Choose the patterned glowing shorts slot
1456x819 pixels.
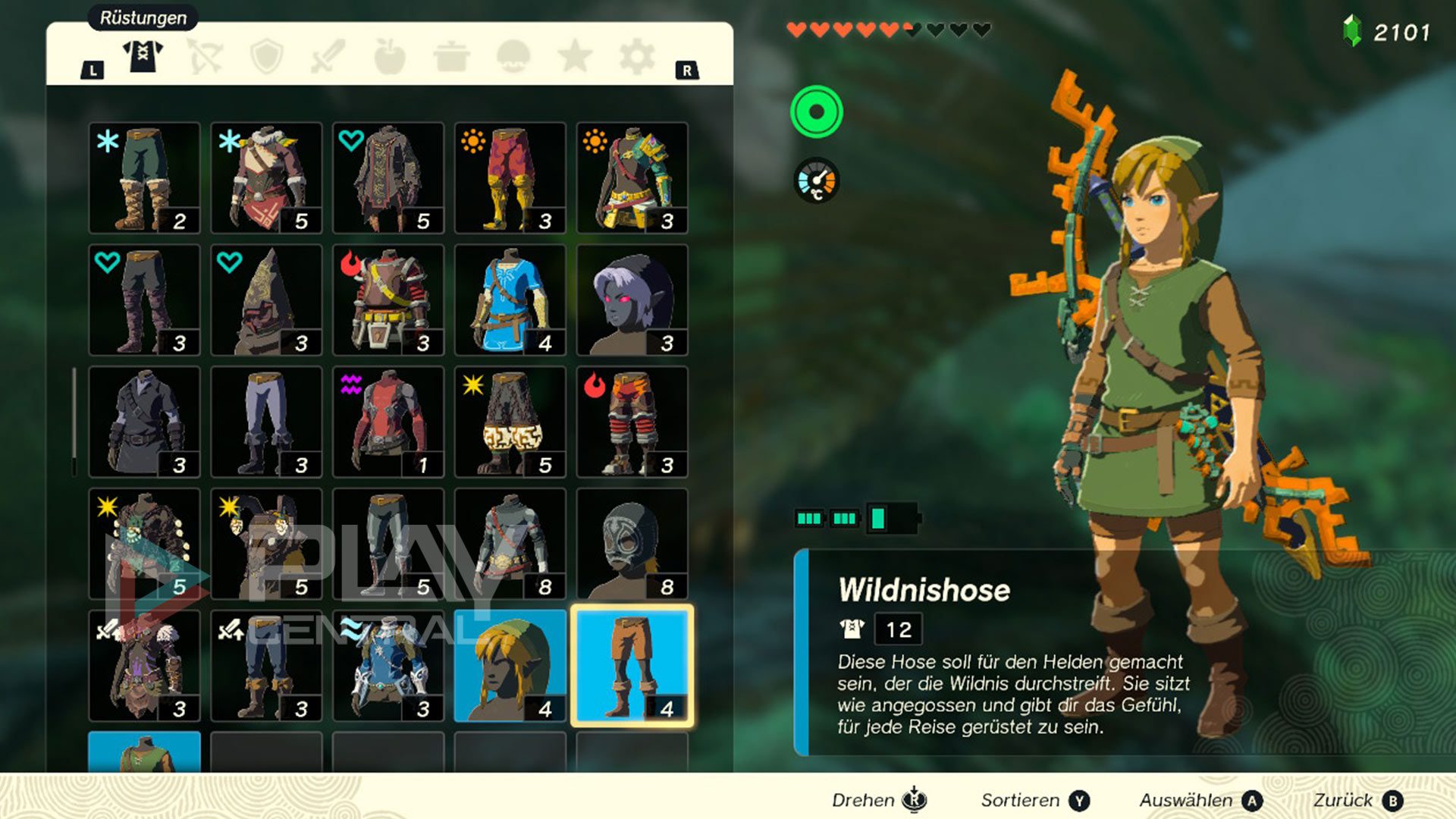[x=510, y=422]
